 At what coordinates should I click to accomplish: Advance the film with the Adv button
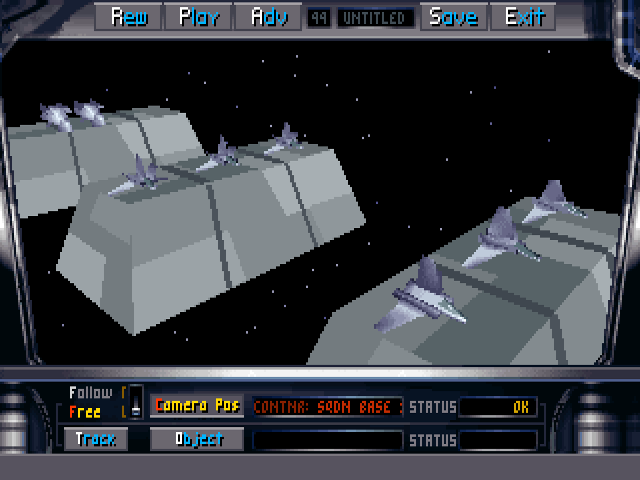point(268,17)
